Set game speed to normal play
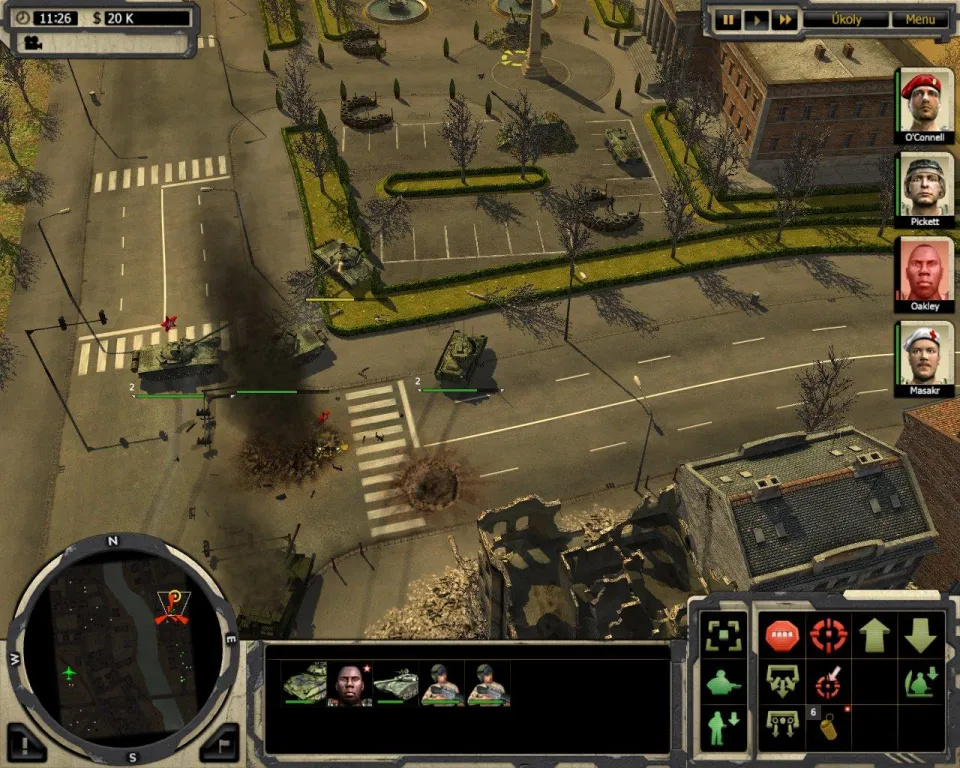The image size is (960, 768). (x=757, y=19)
